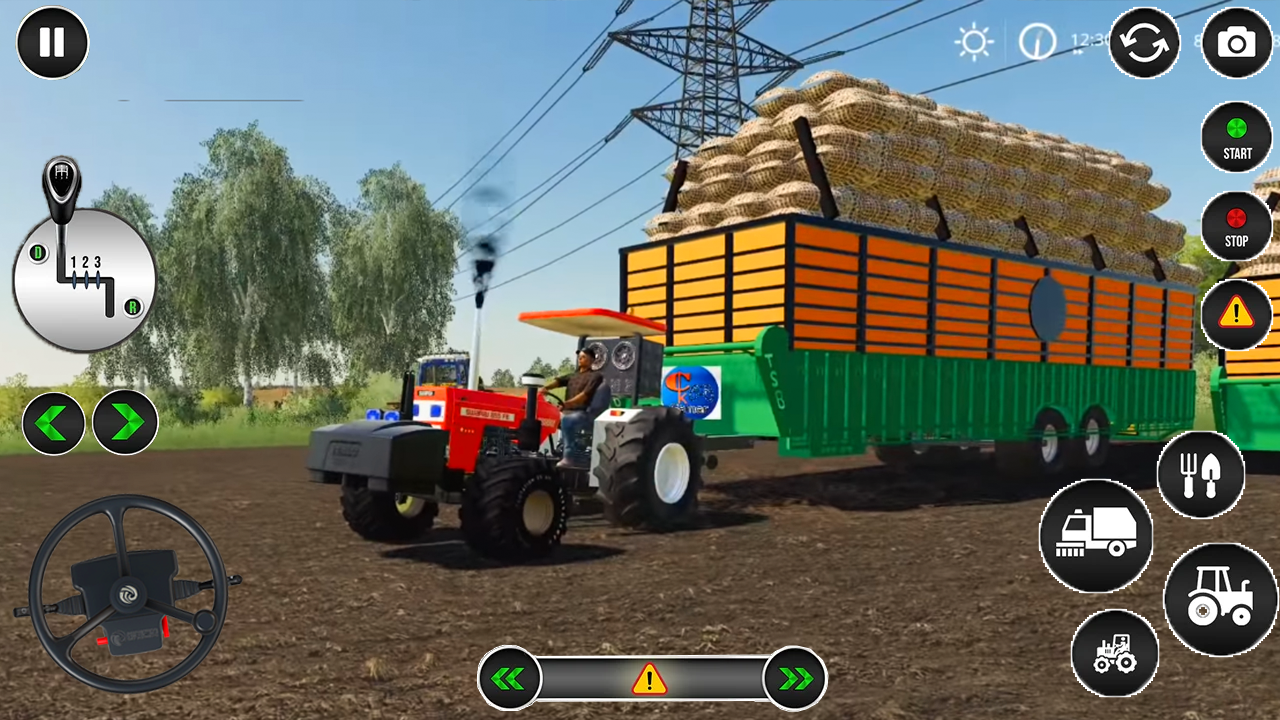Open the speedometer gauge icon
Viewport: 1280px width, 720px height.
1037,41
